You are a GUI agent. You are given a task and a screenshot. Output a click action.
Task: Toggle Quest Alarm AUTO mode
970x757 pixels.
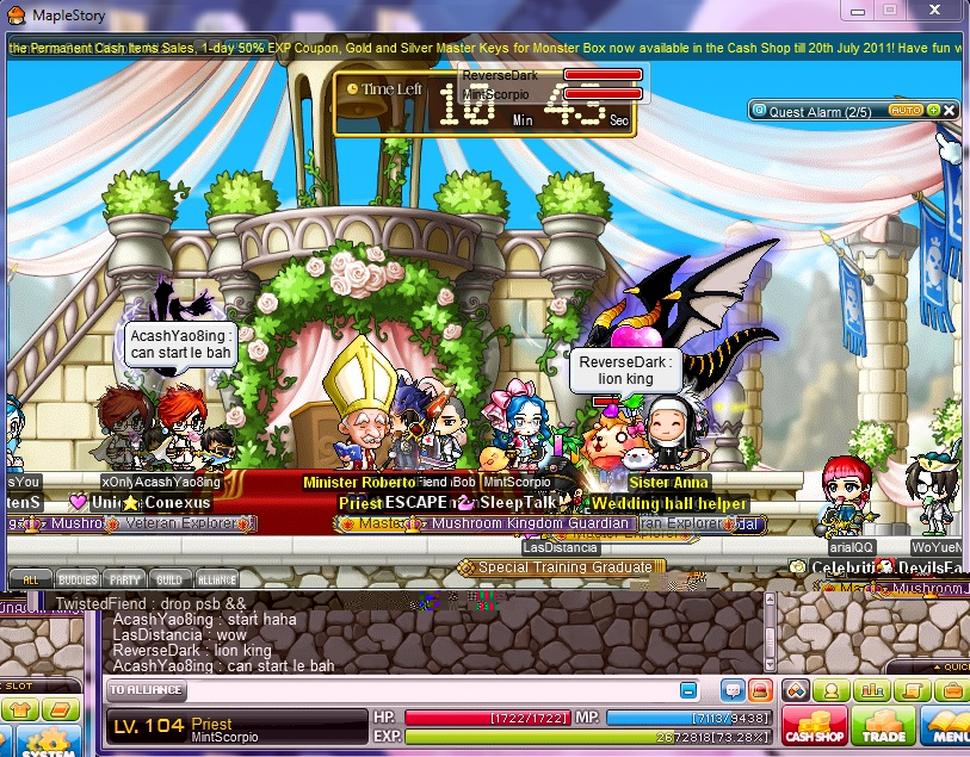coord(905,111)
